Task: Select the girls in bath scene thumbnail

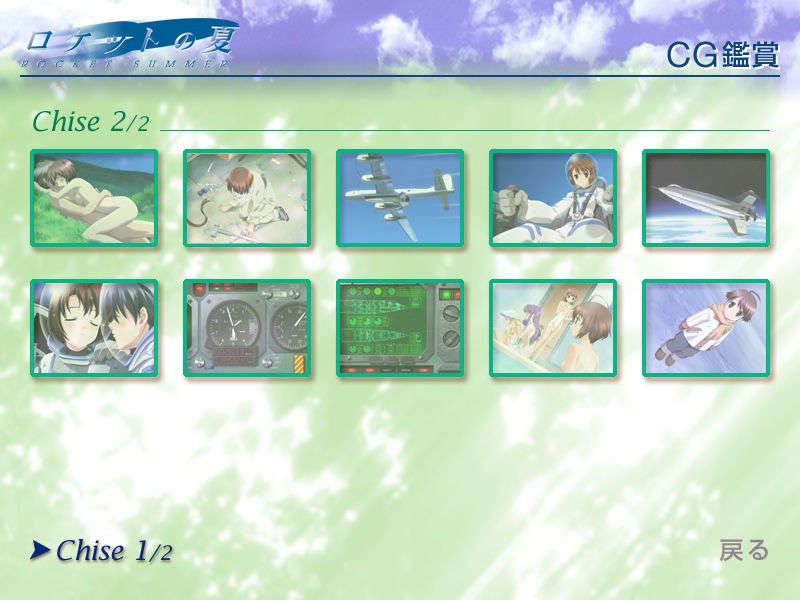Action: pos(553,328)
